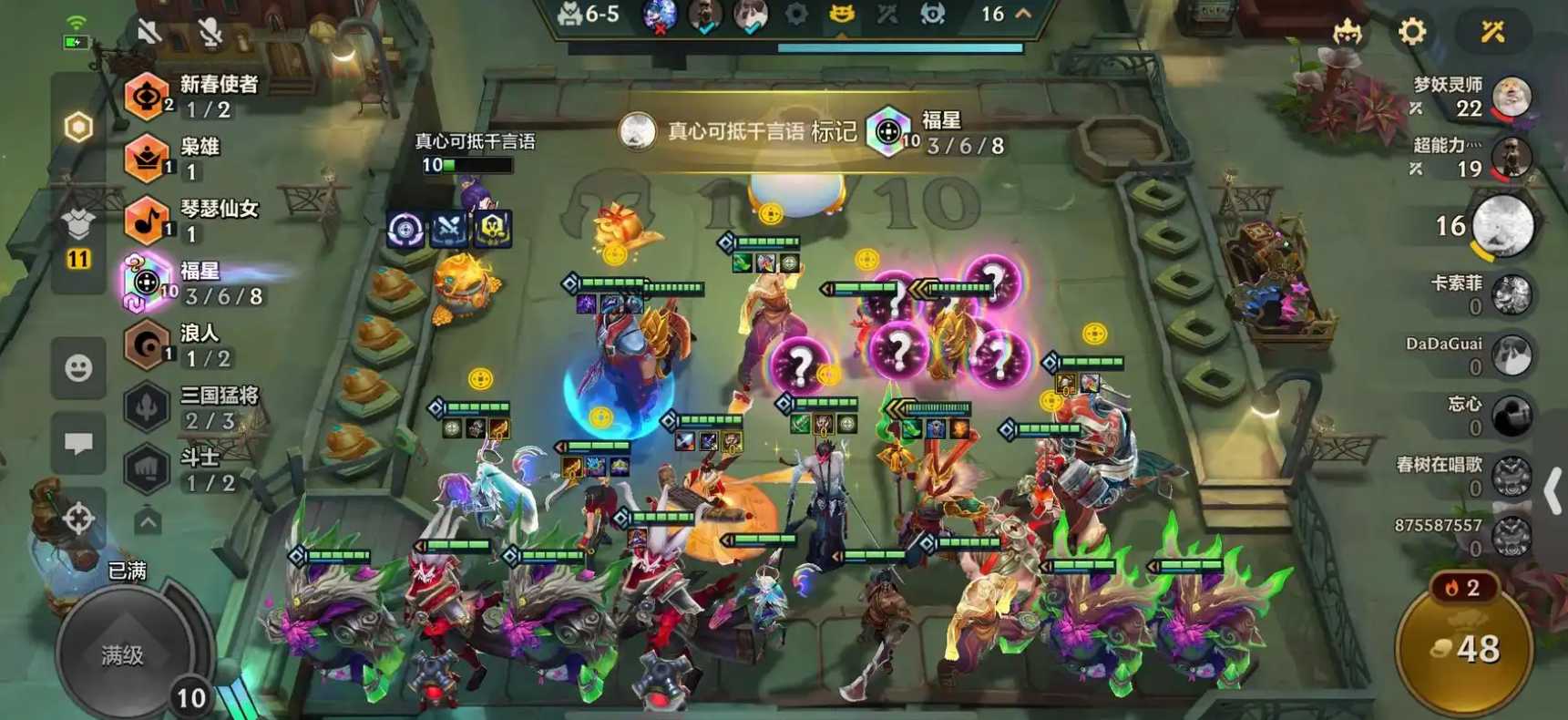Screen dimensions: 1568x720
Task: Open the gear settings button
Action: pyautogui.click(x=1411, y=33)
